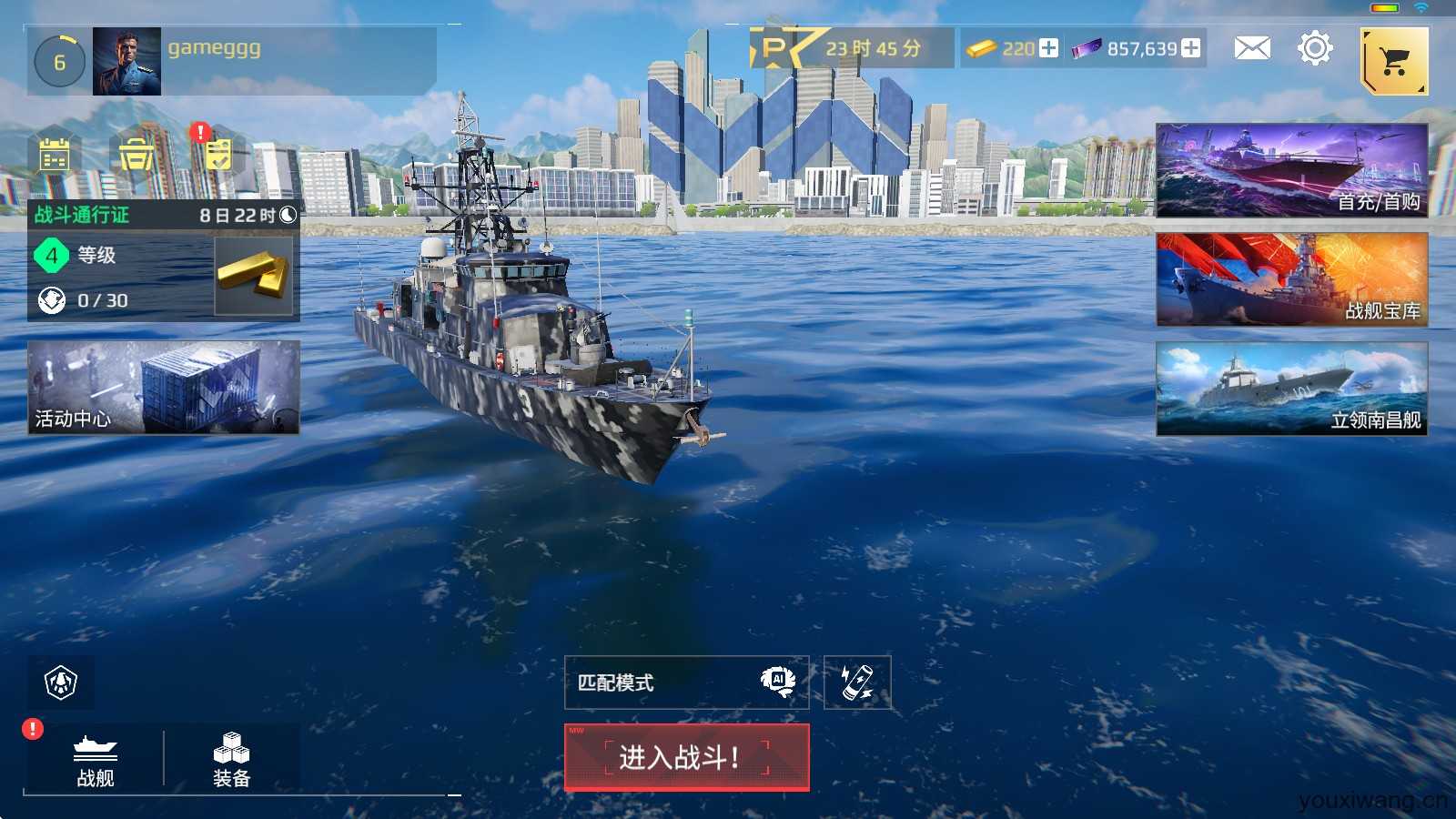The height and width of the screenshot is (819, 1456).
Task: Open the shopping cart store
Action: [1394, 61]
